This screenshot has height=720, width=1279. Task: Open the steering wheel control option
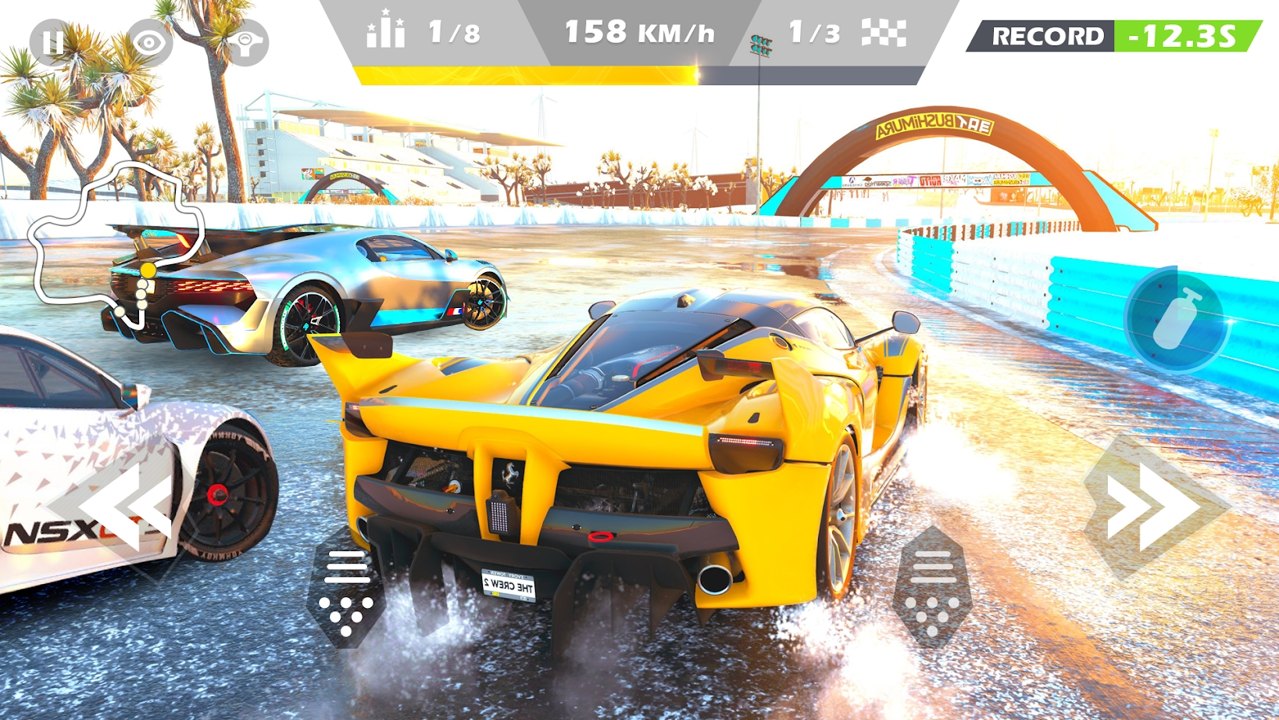pyautogui.click(x=245, y=42)
